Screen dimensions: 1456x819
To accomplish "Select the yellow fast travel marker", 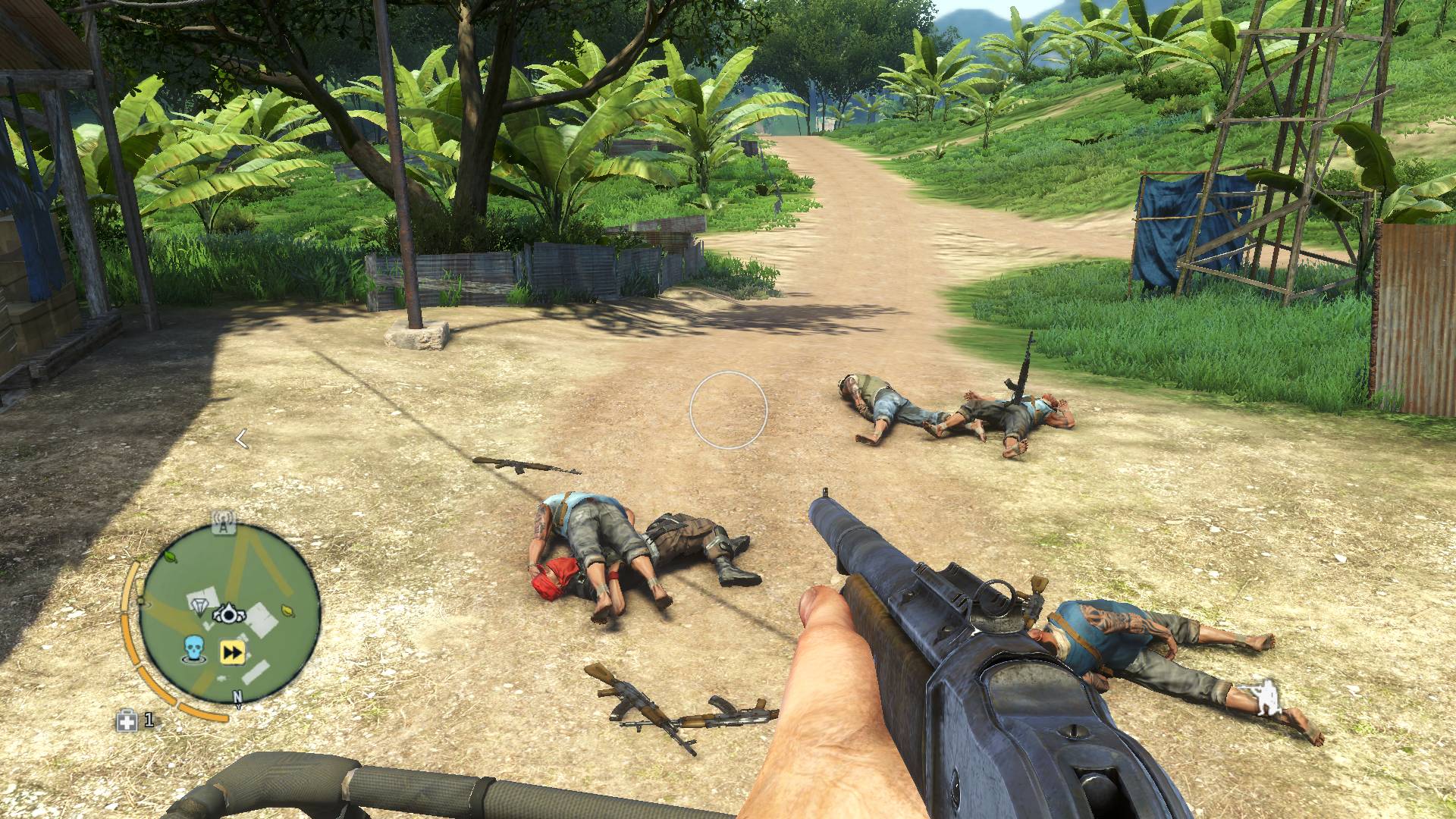I will click(231, 652).
